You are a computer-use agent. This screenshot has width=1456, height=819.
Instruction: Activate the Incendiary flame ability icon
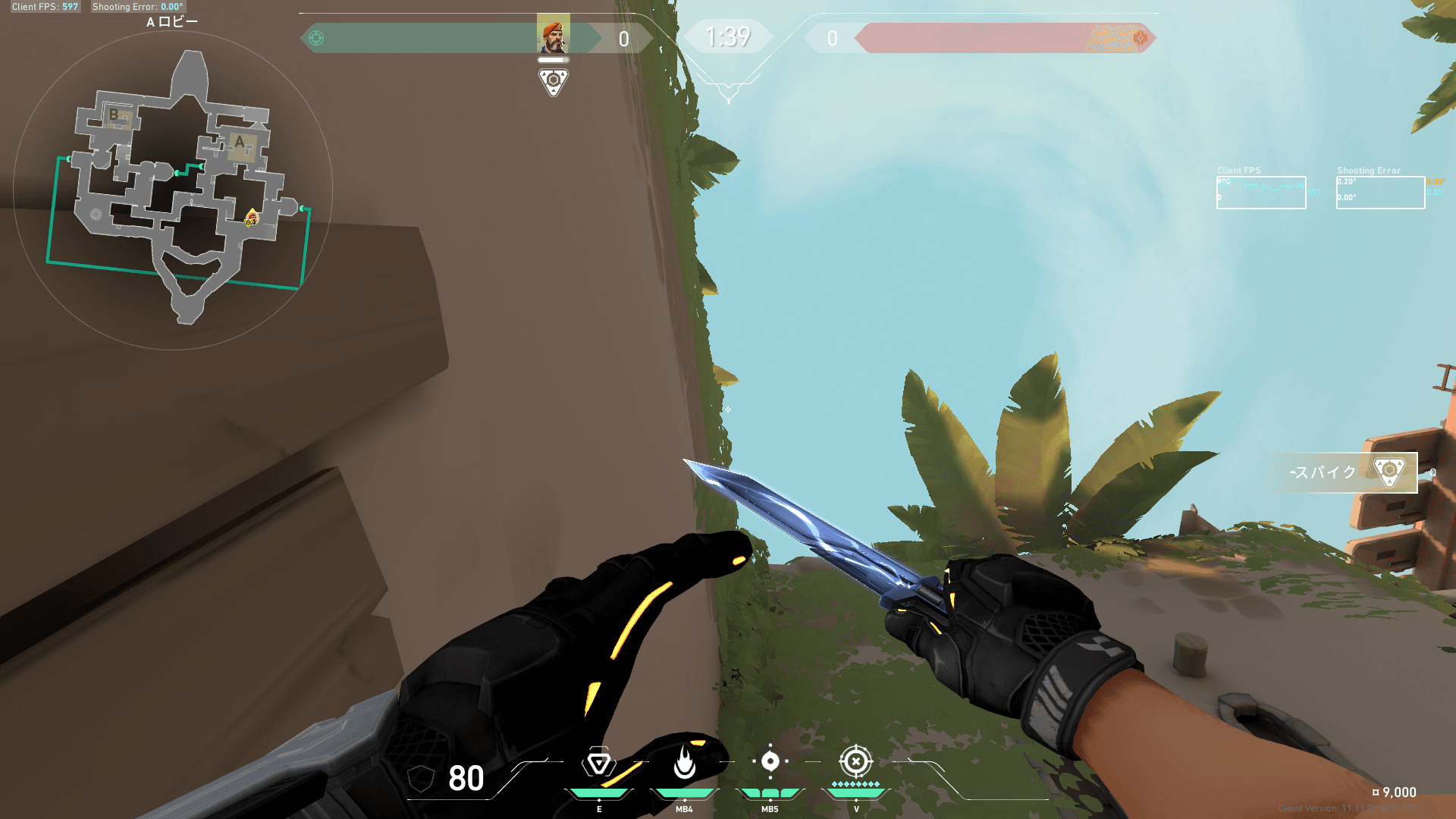[684, 762]
